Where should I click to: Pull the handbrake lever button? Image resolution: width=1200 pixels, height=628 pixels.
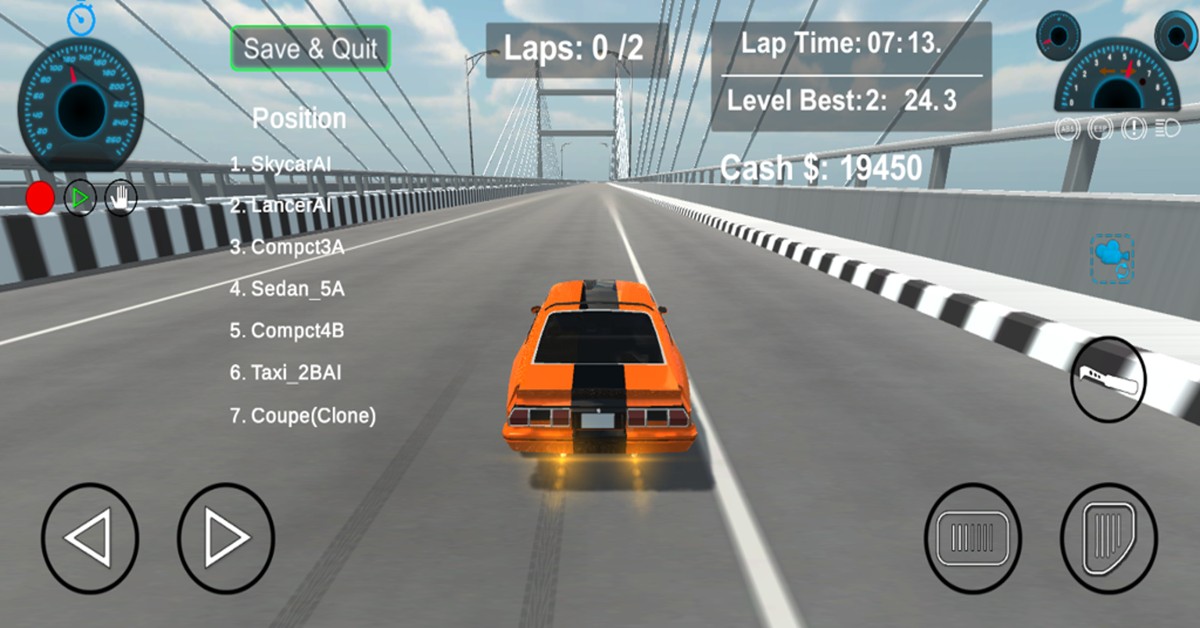point(1108,379)
